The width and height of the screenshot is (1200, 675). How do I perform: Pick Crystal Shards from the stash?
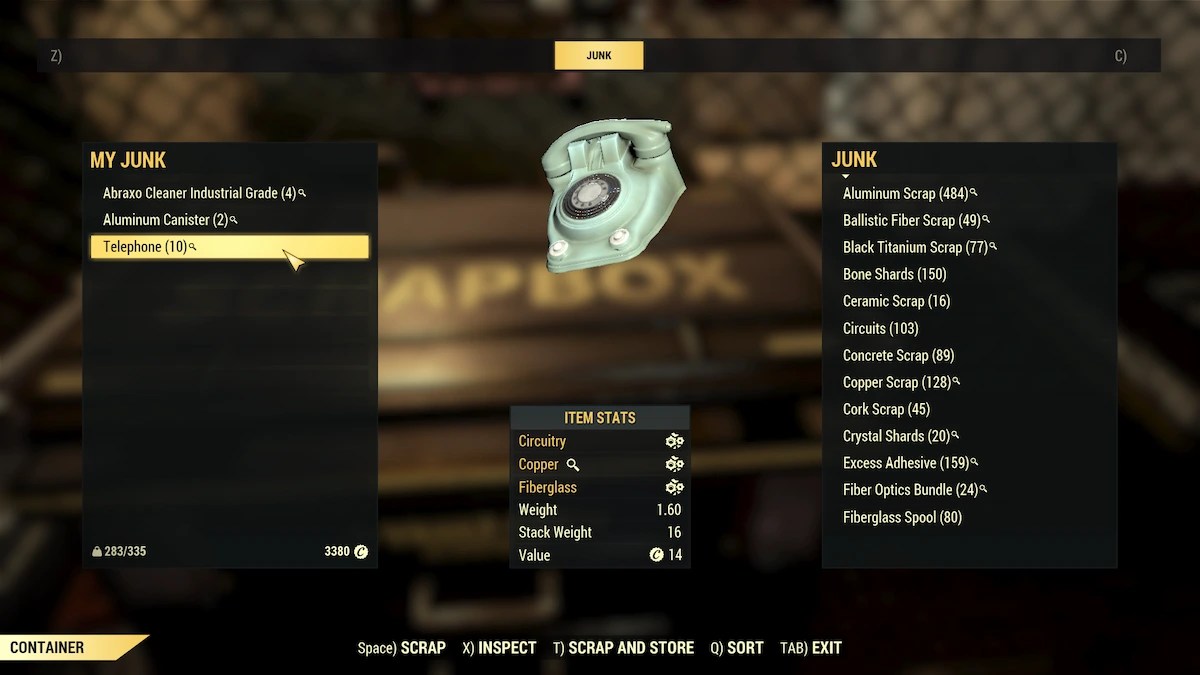[896, 436]
